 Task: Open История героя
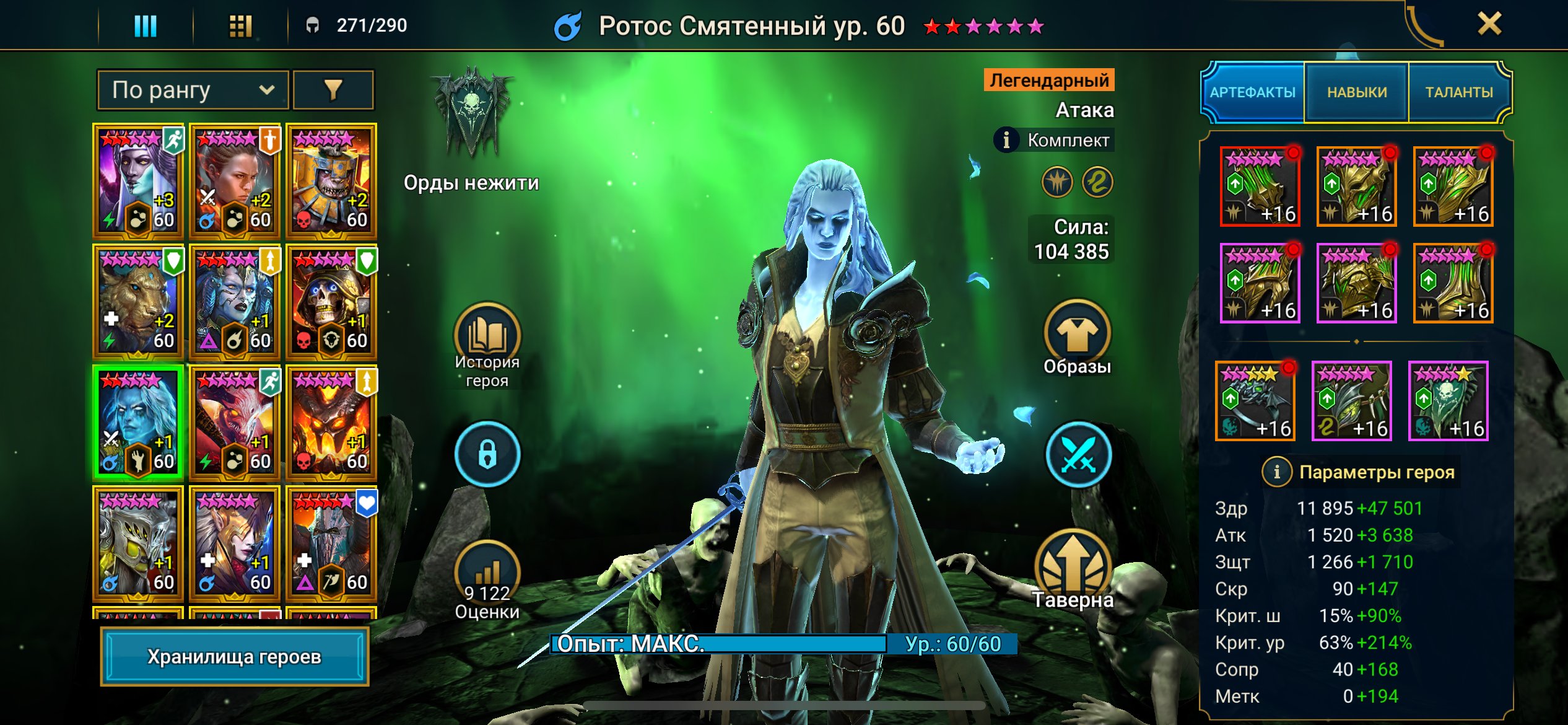(487, 338)
